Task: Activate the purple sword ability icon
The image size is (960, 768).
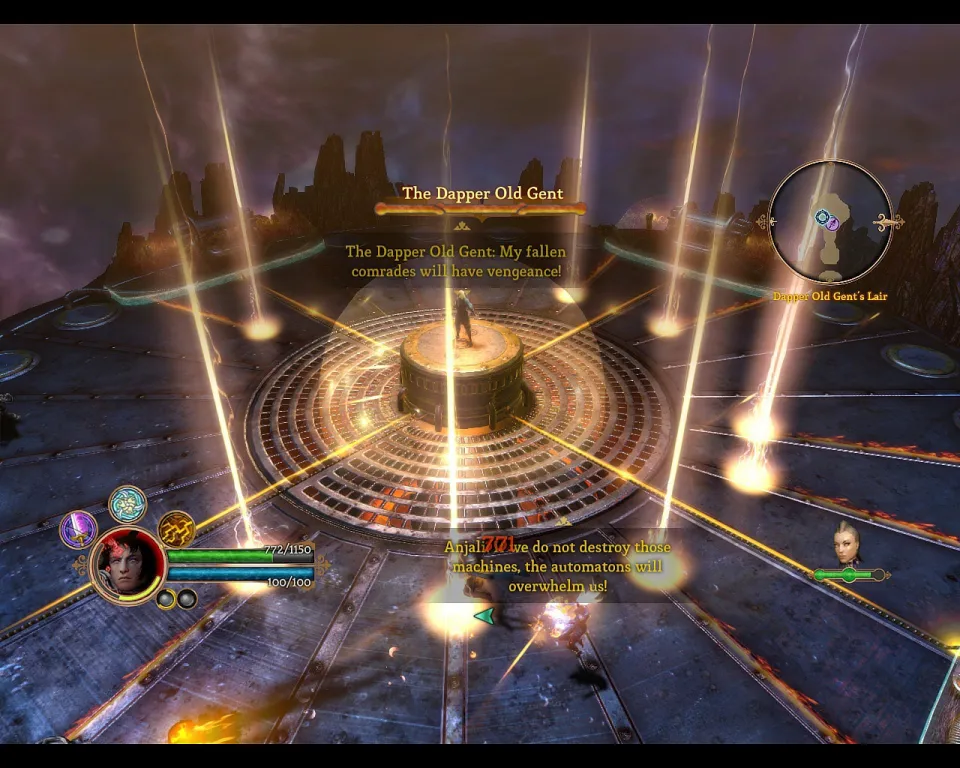Action: (78, 529)
